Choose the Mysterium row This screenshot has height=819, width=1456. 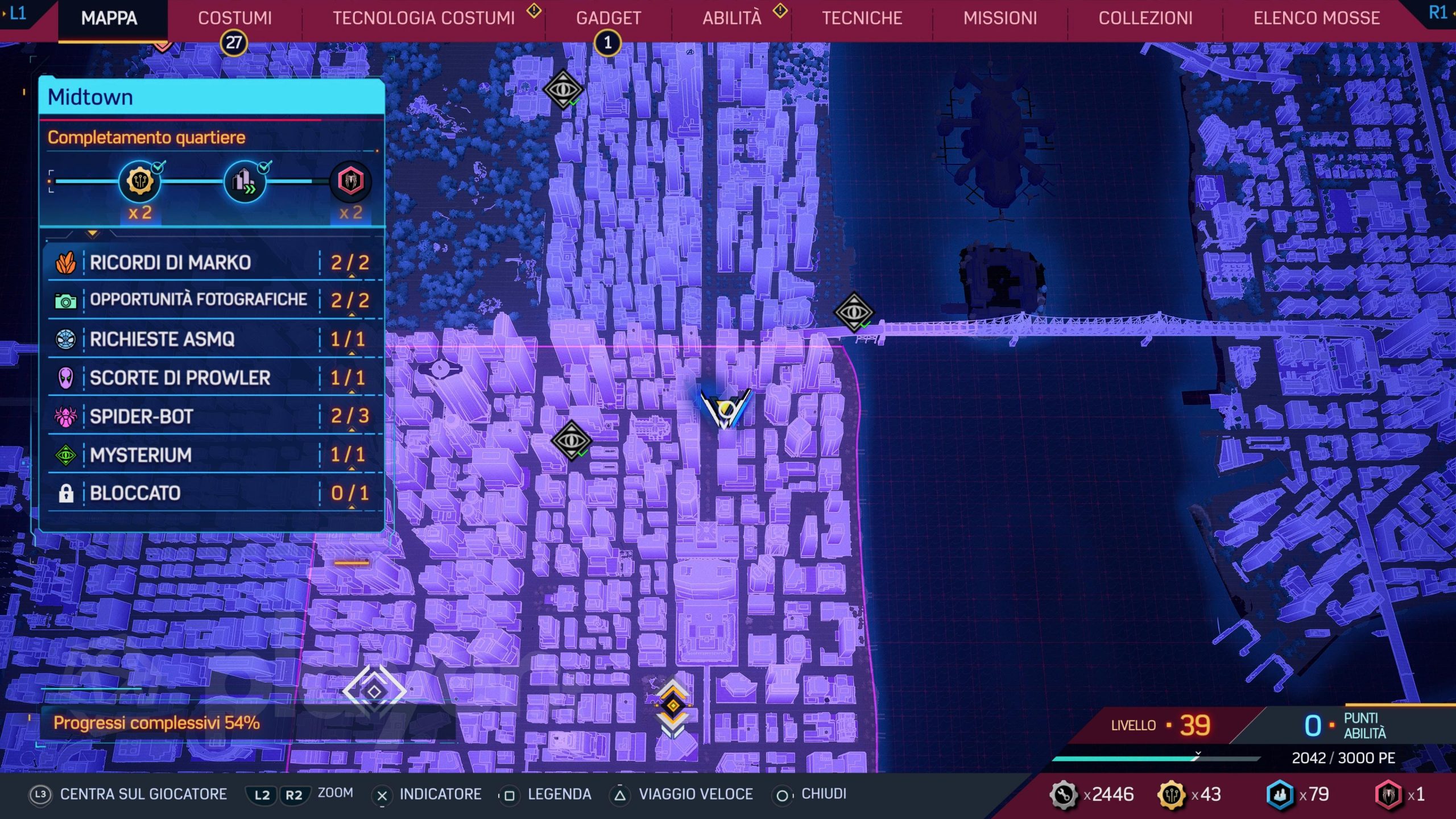point(212,455)
